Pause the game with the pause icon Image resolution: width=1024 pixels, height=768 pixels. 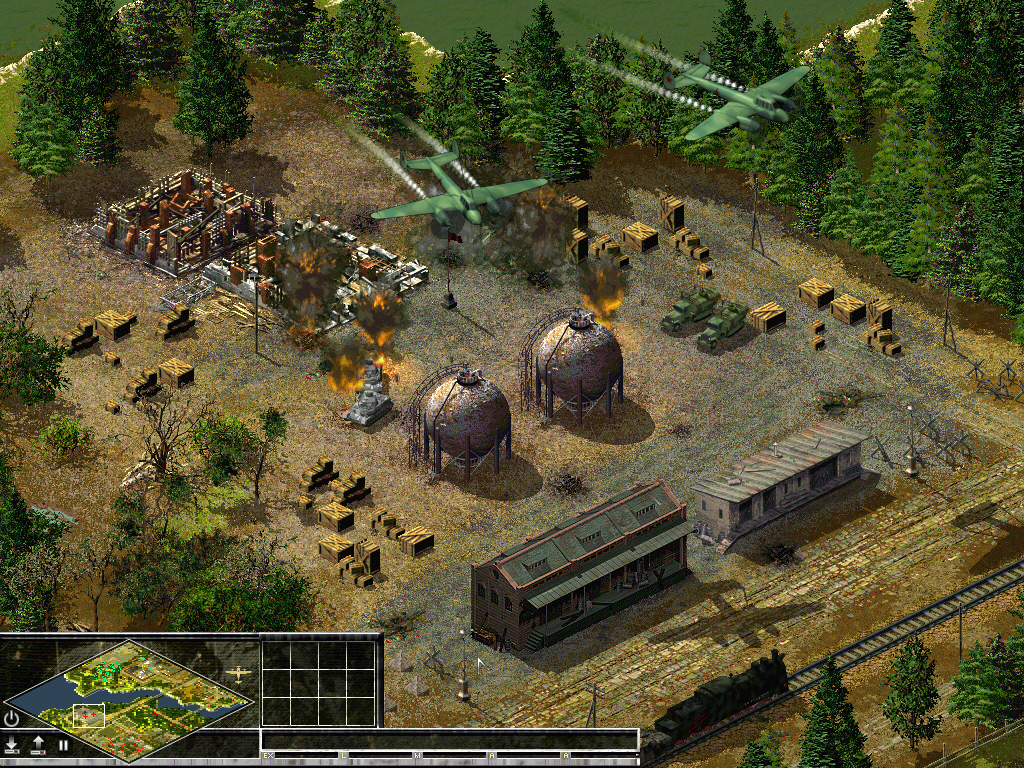[63, 745]
